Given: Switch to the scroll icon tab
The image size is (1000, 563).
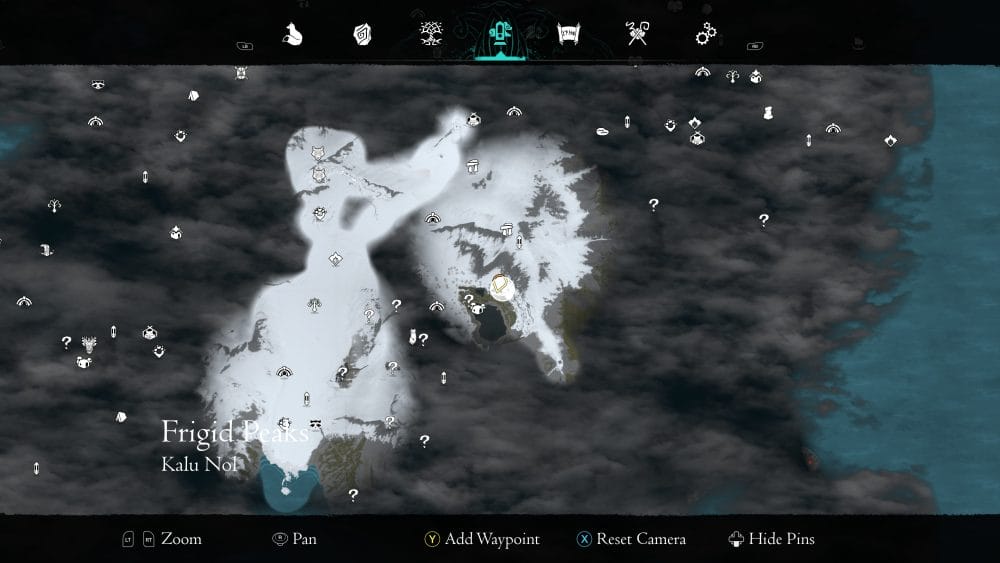Looking at the screenshot, I should click(x=568, y=35).
